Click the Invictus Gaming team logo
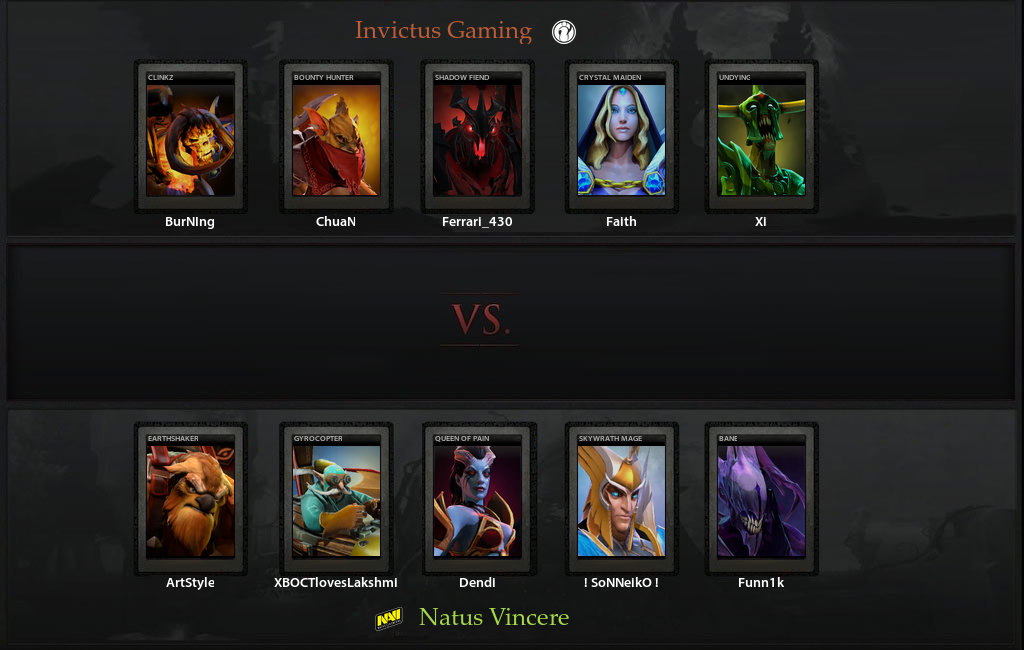Screen dimensions: 1024x650 tap(564, 32)
